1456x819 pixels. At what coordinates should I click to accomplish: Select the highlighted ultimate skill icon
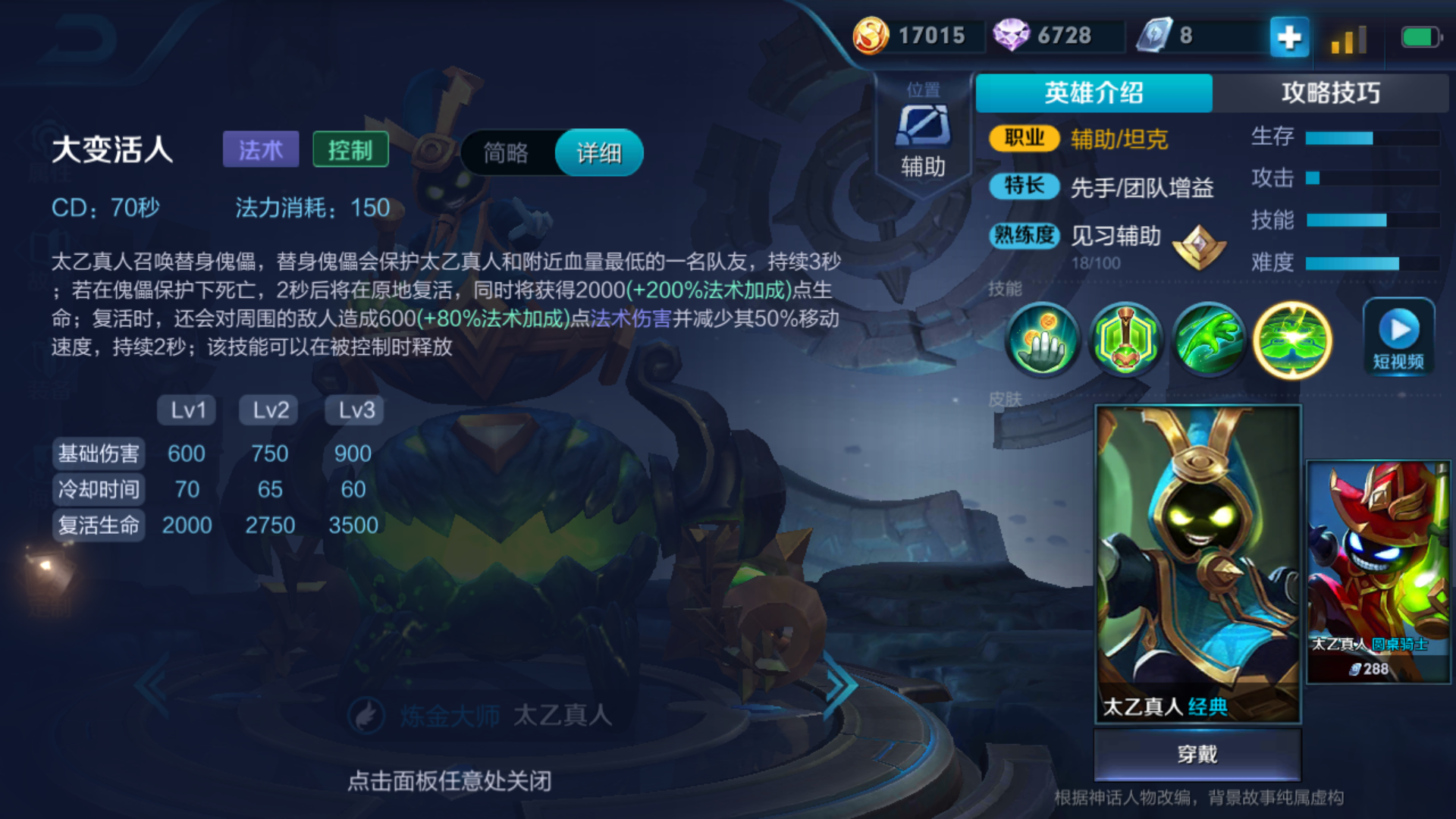click(x=1292, y=340)
